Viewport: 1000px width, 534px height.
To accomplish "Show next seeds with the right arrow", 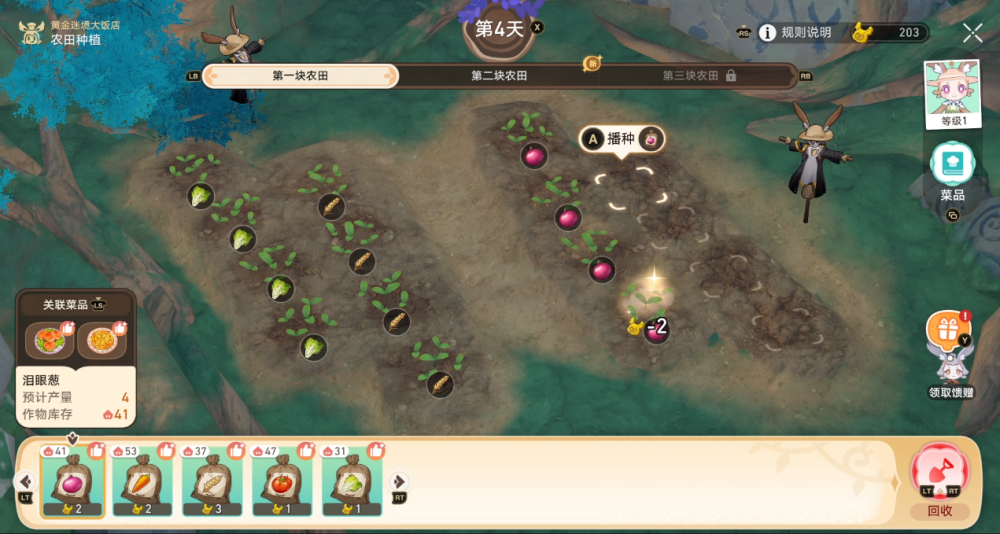I will (398, 482).
